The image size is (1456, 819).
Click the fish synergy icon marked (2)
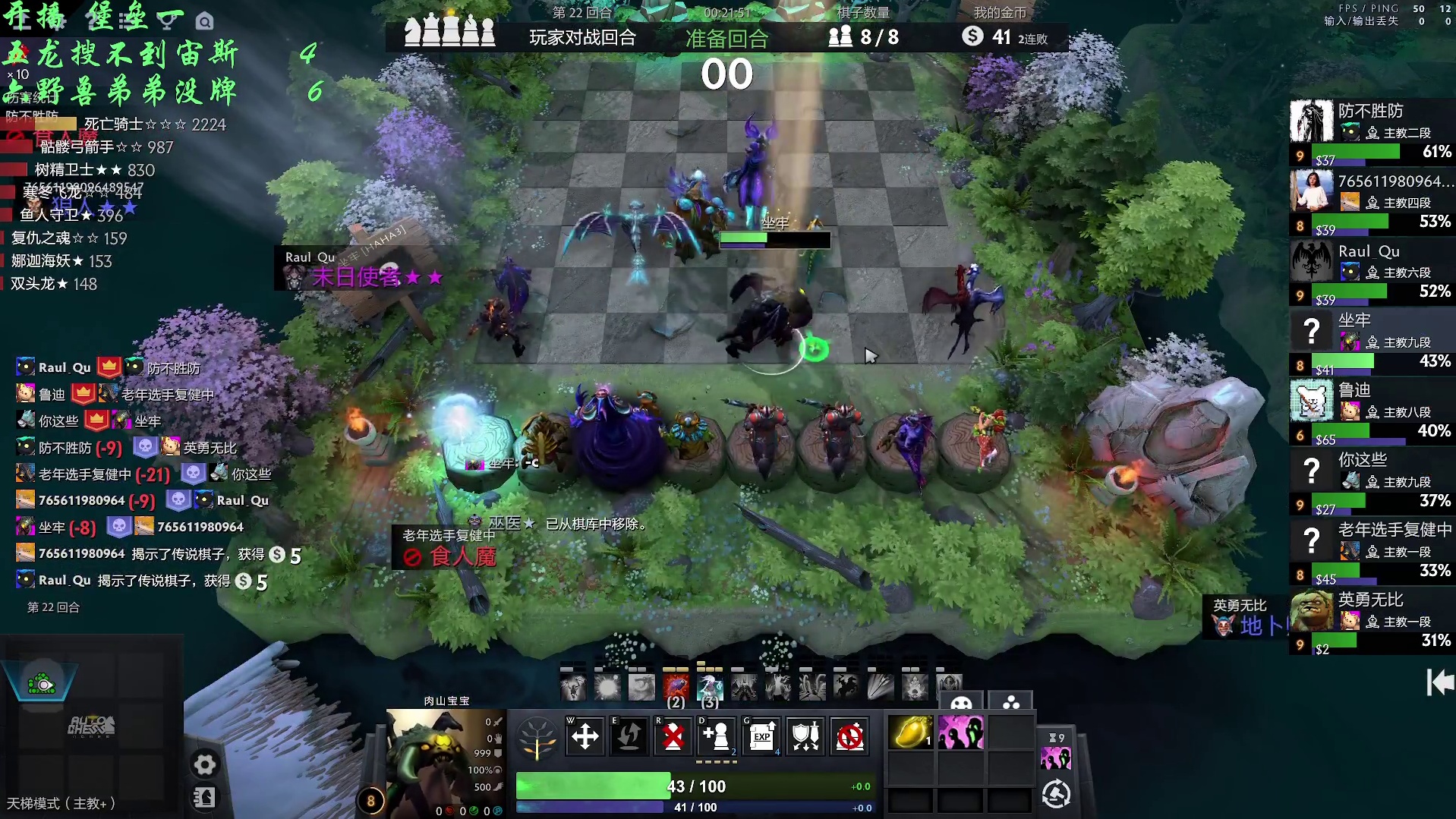[x=676, y=688]
